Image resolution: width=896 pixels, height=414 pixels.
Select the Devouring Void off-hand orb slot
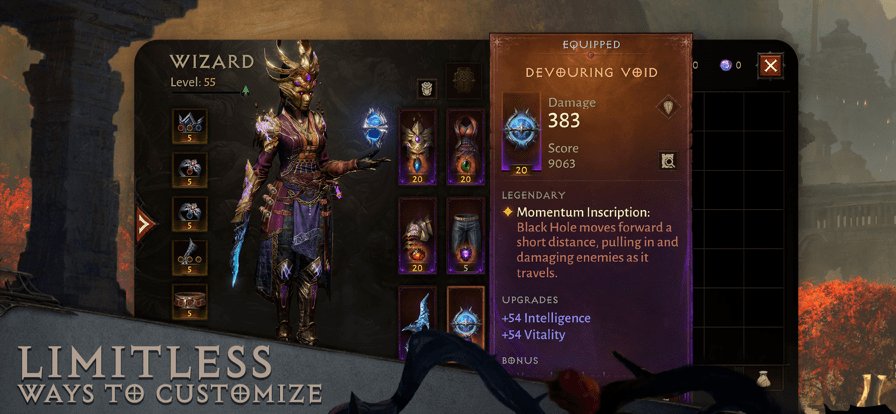click(465, 318)
